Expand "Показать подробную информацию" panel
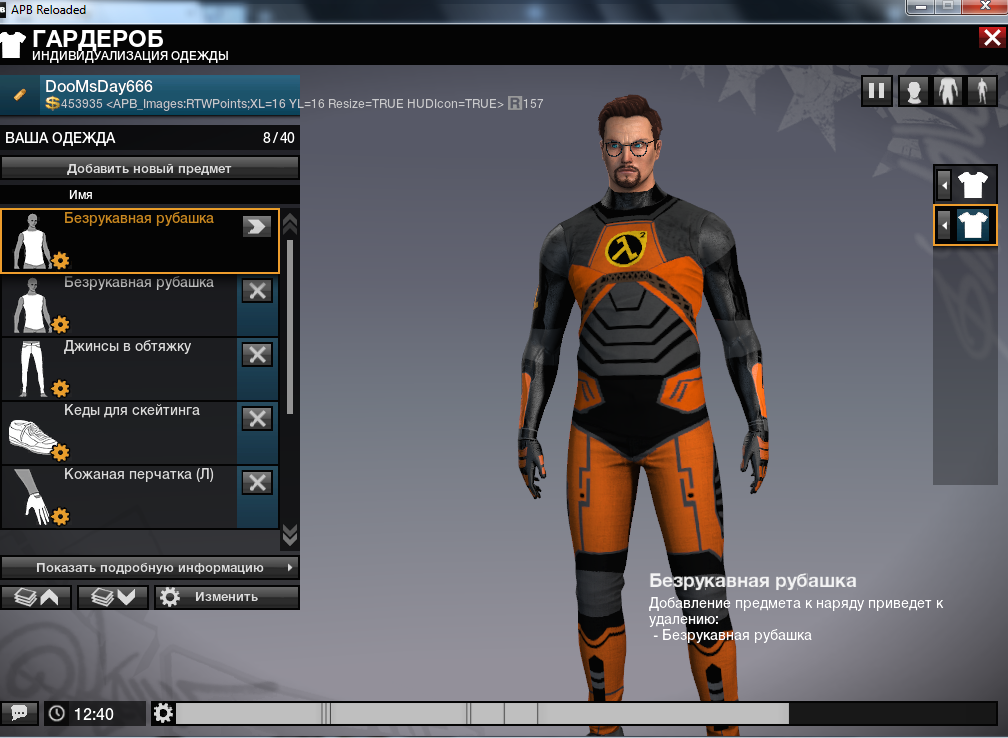 click(150, 567)
